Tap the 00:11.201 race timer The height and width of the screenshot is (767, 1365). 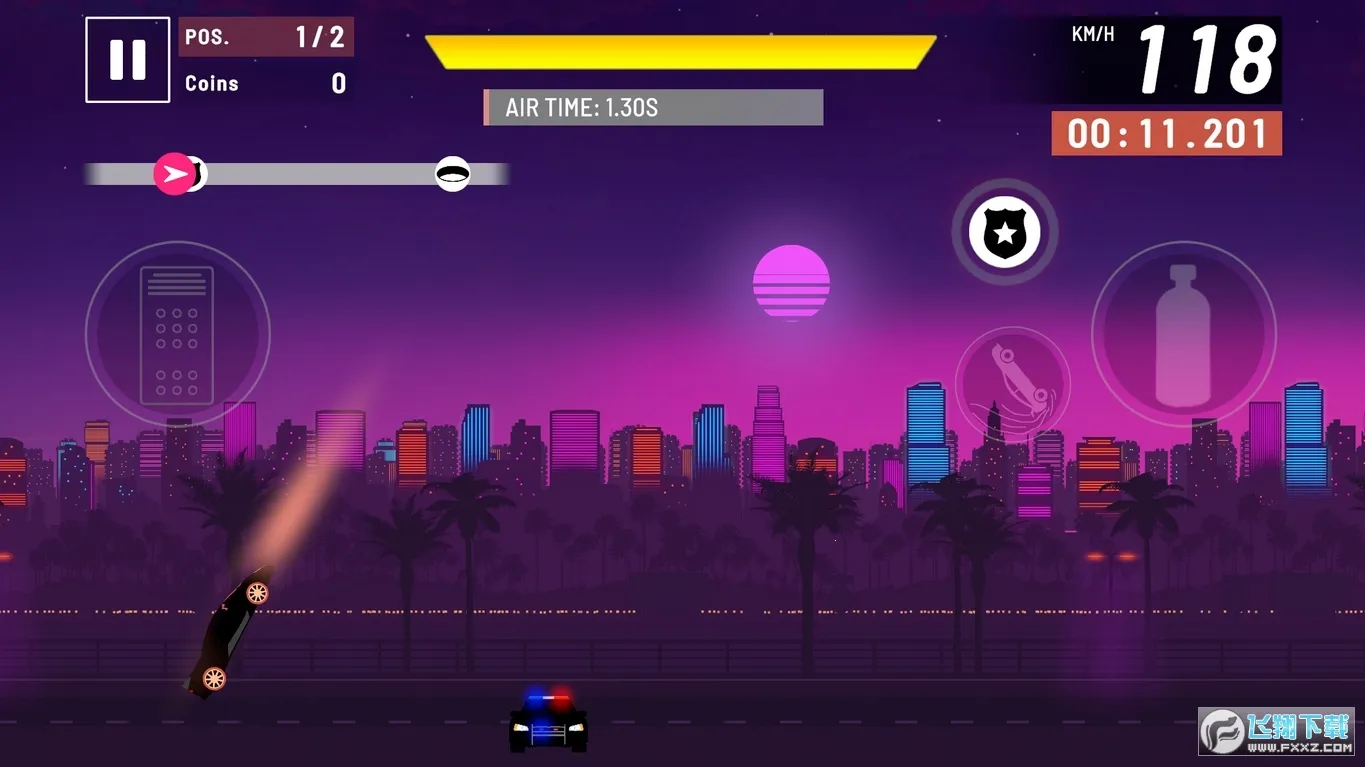pos(1165,132)
